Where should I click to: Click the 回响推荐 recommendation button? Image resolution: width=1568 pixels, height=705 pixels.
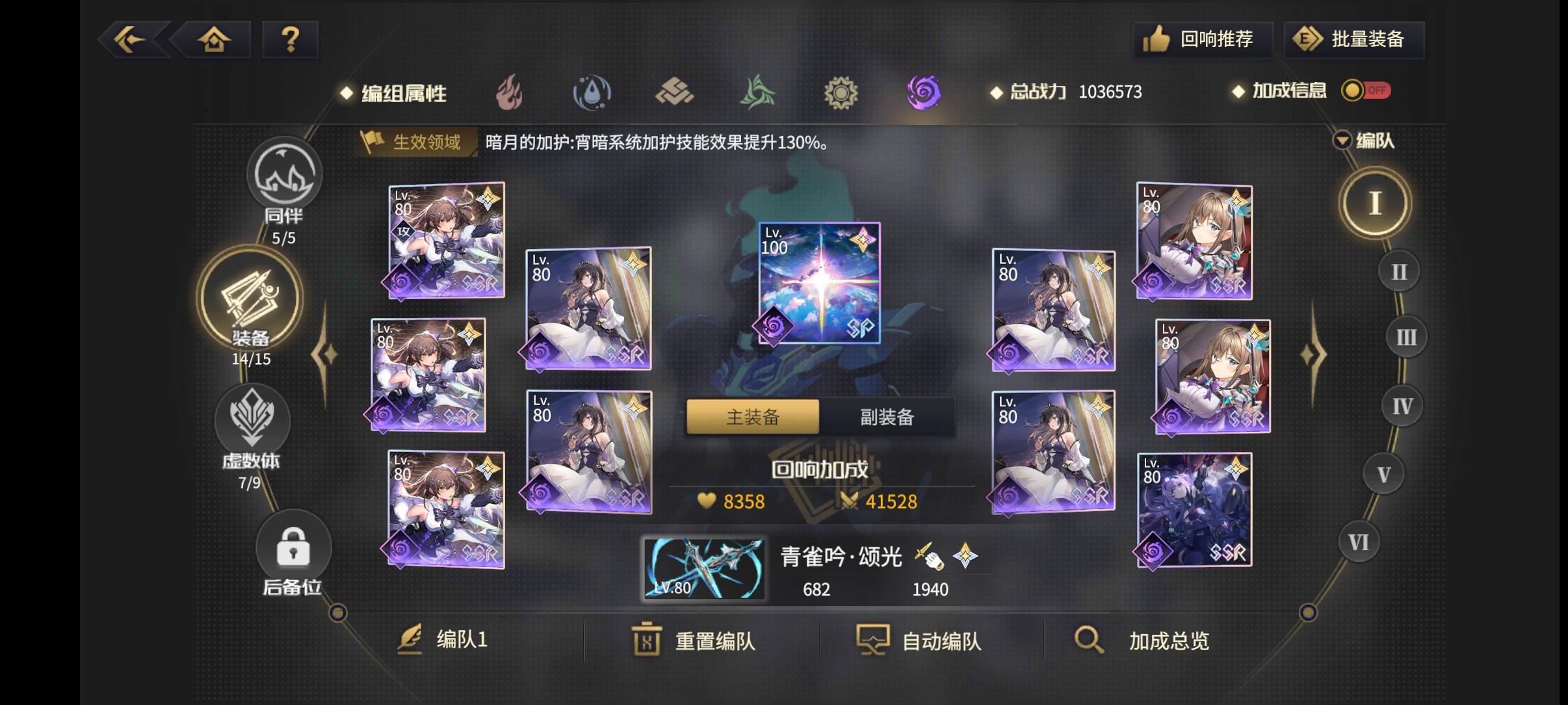[x=1203, y=39]
